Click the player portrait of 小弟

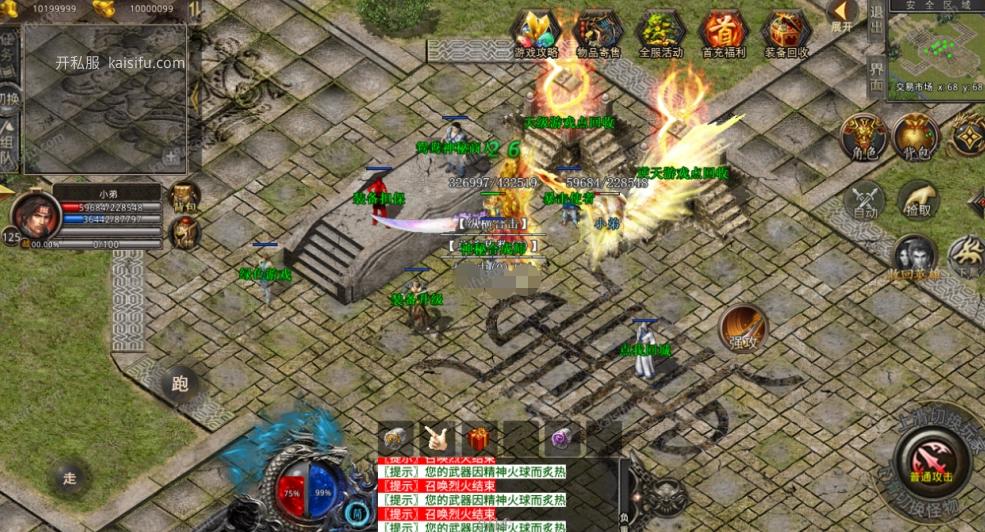(33, 215)
